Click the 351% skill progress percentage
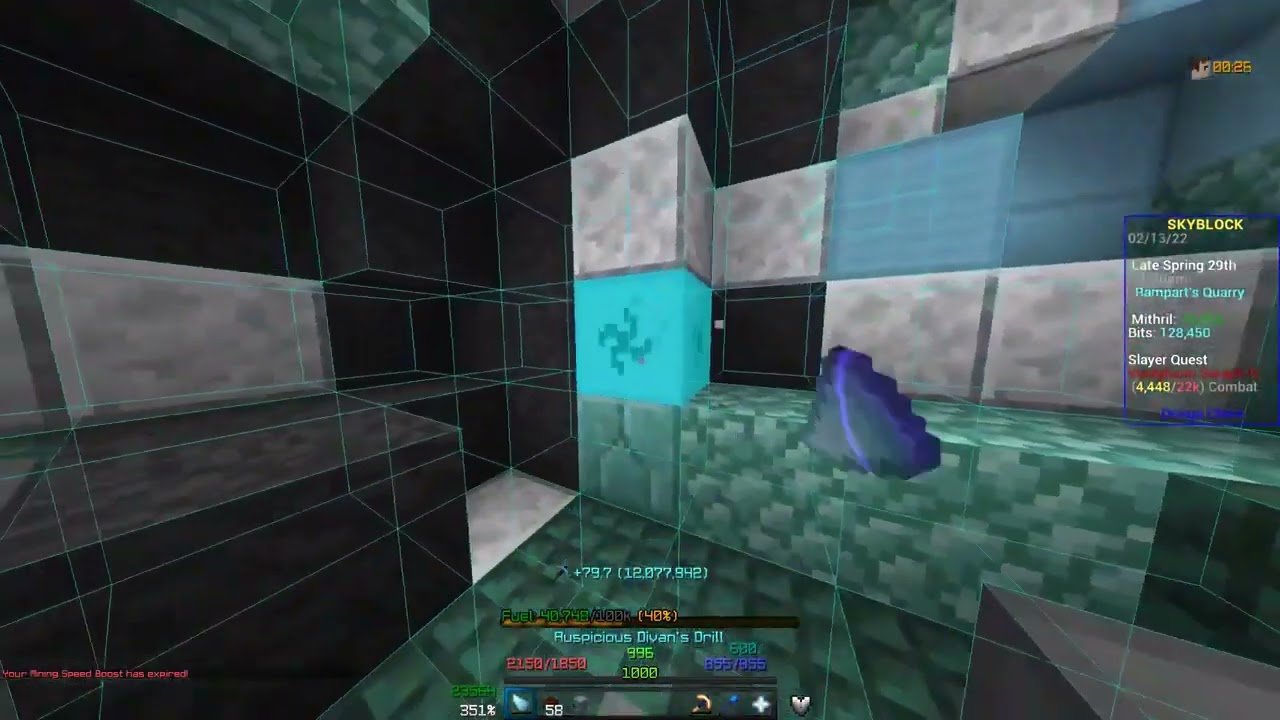This screenshot has height=720, width=1280. [478, 710]
